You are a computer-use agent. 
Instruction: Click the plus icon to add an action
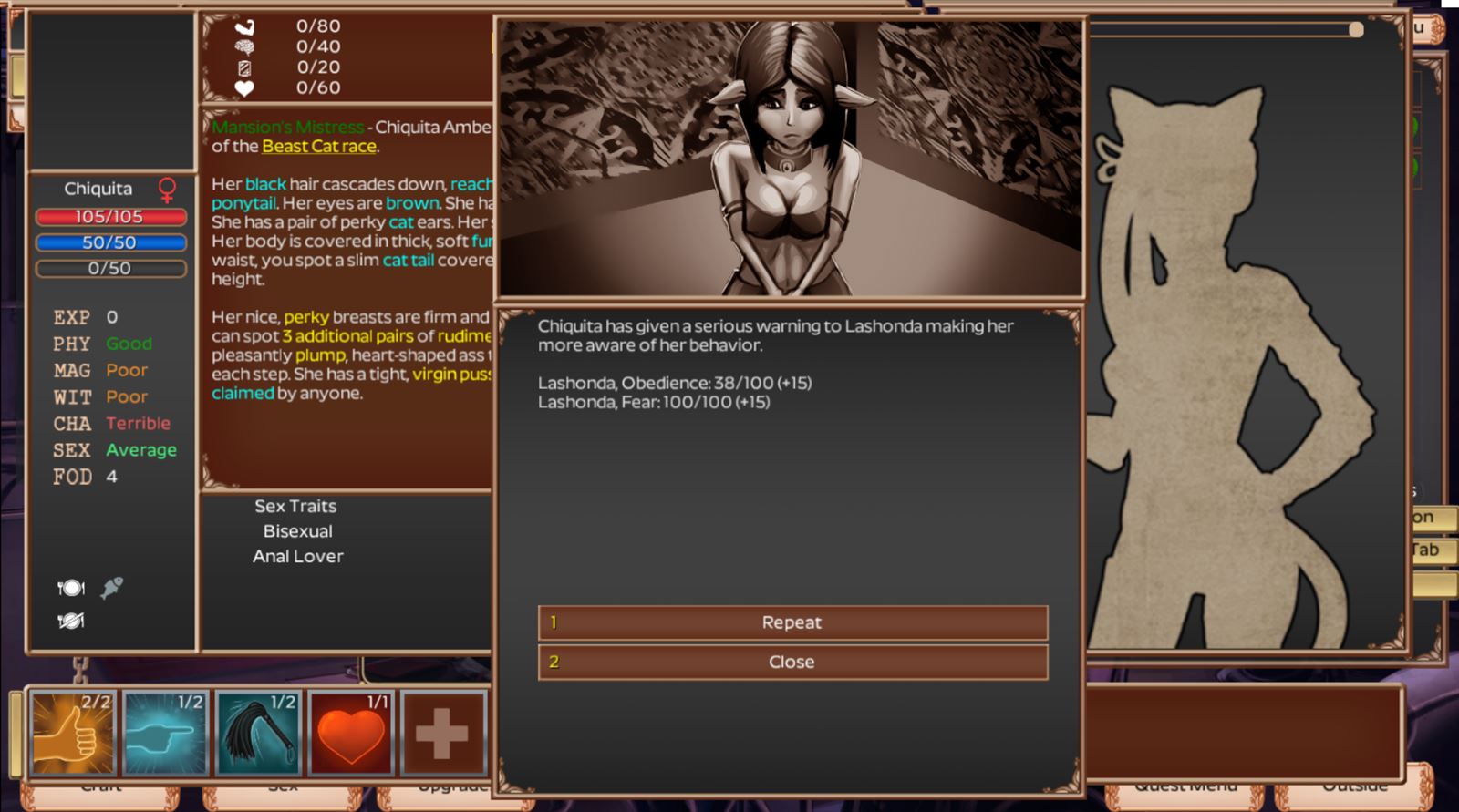444,734
